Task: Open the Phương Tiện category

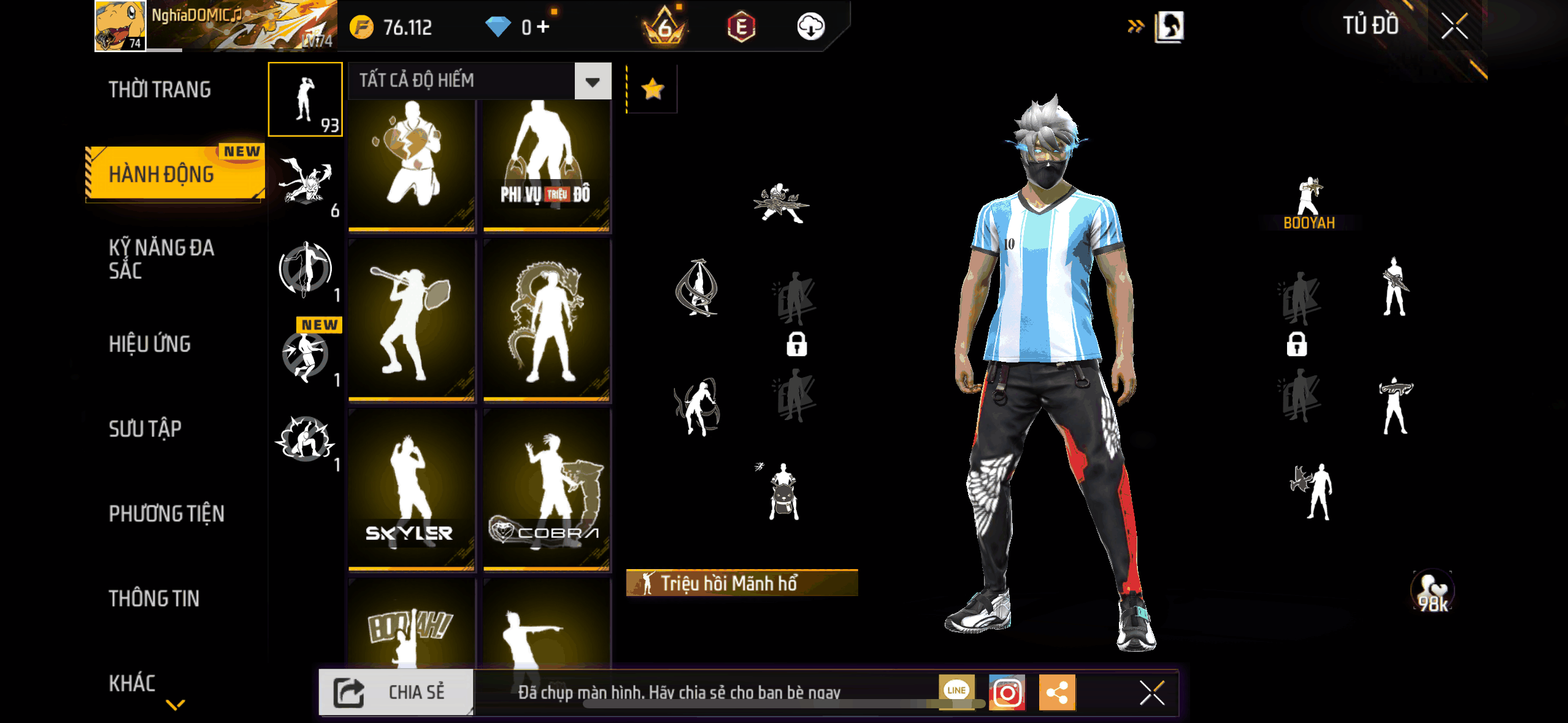Action: [x=166, y=513]
